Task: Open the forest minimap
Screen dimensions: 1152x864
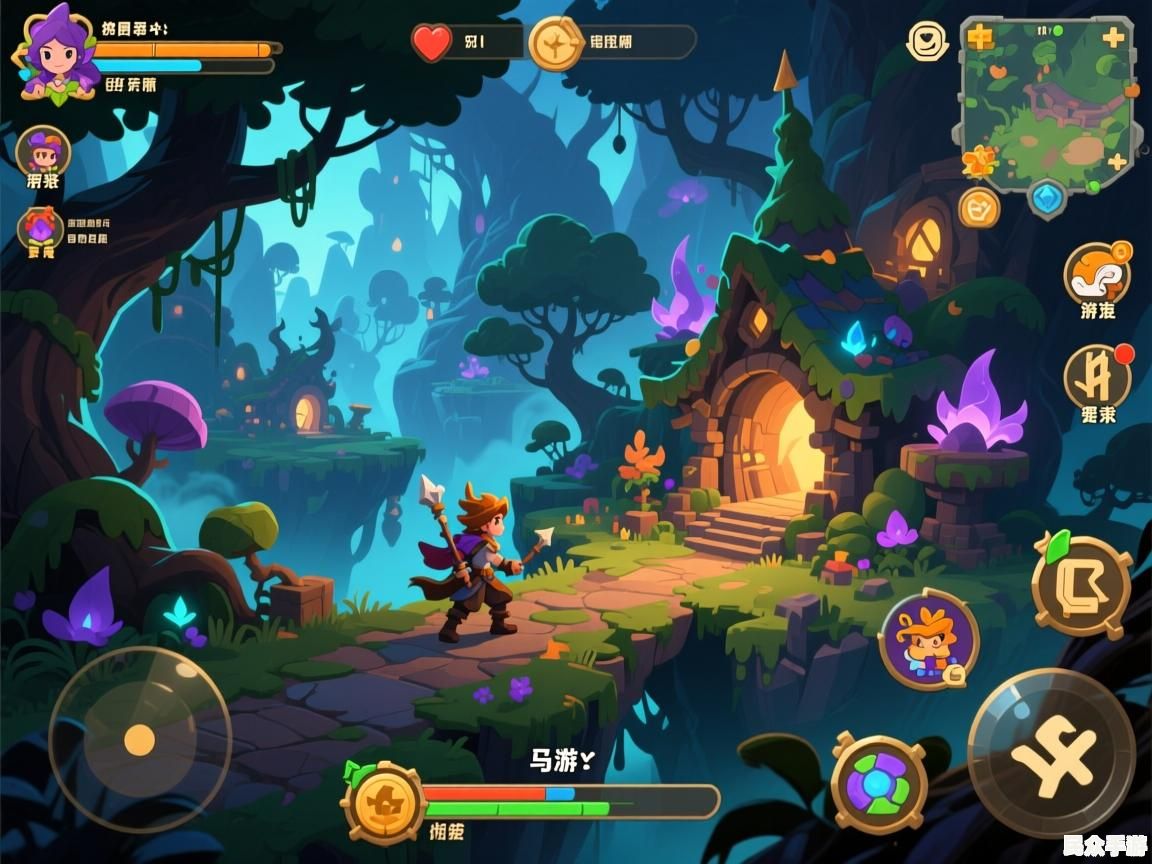Action: click(1047, 102)
